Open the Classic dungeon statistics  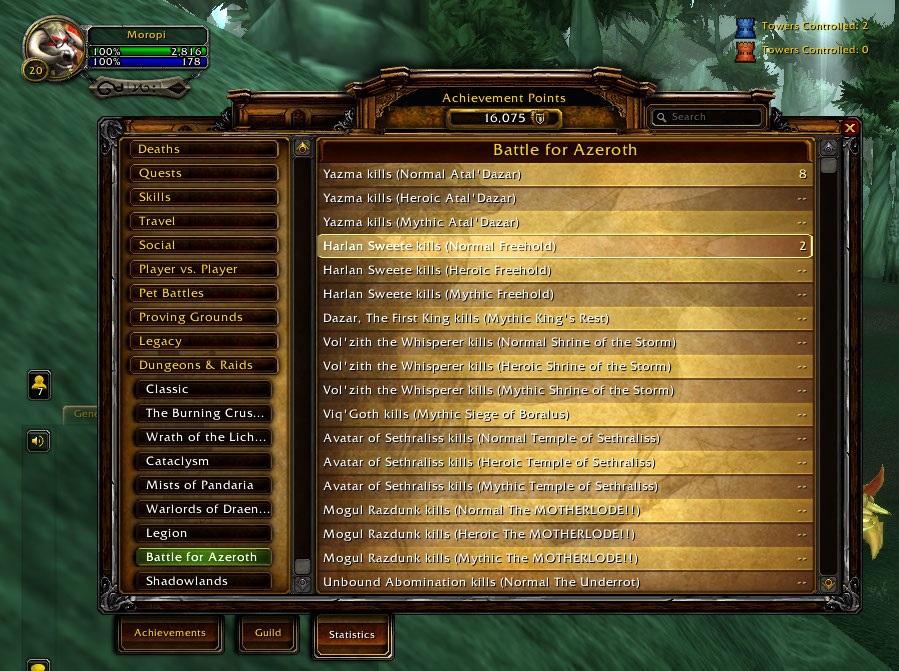(204, 389)
